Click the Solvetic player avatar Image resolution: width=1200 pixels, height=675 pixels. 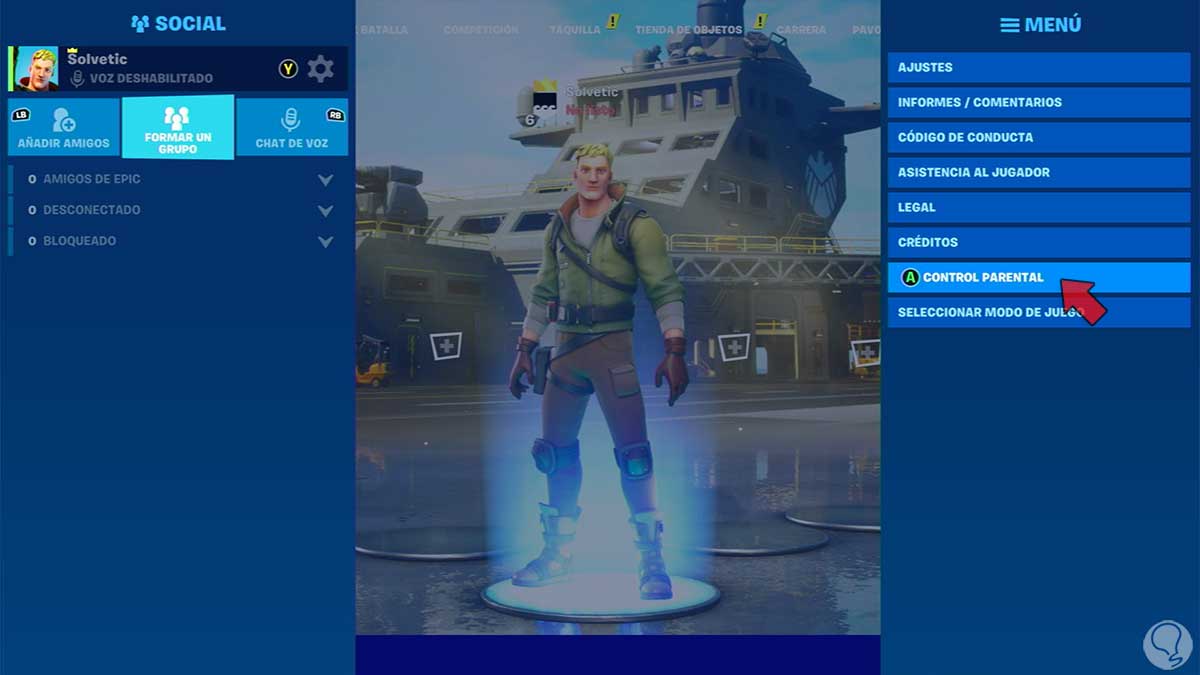(x=36, y=69)
